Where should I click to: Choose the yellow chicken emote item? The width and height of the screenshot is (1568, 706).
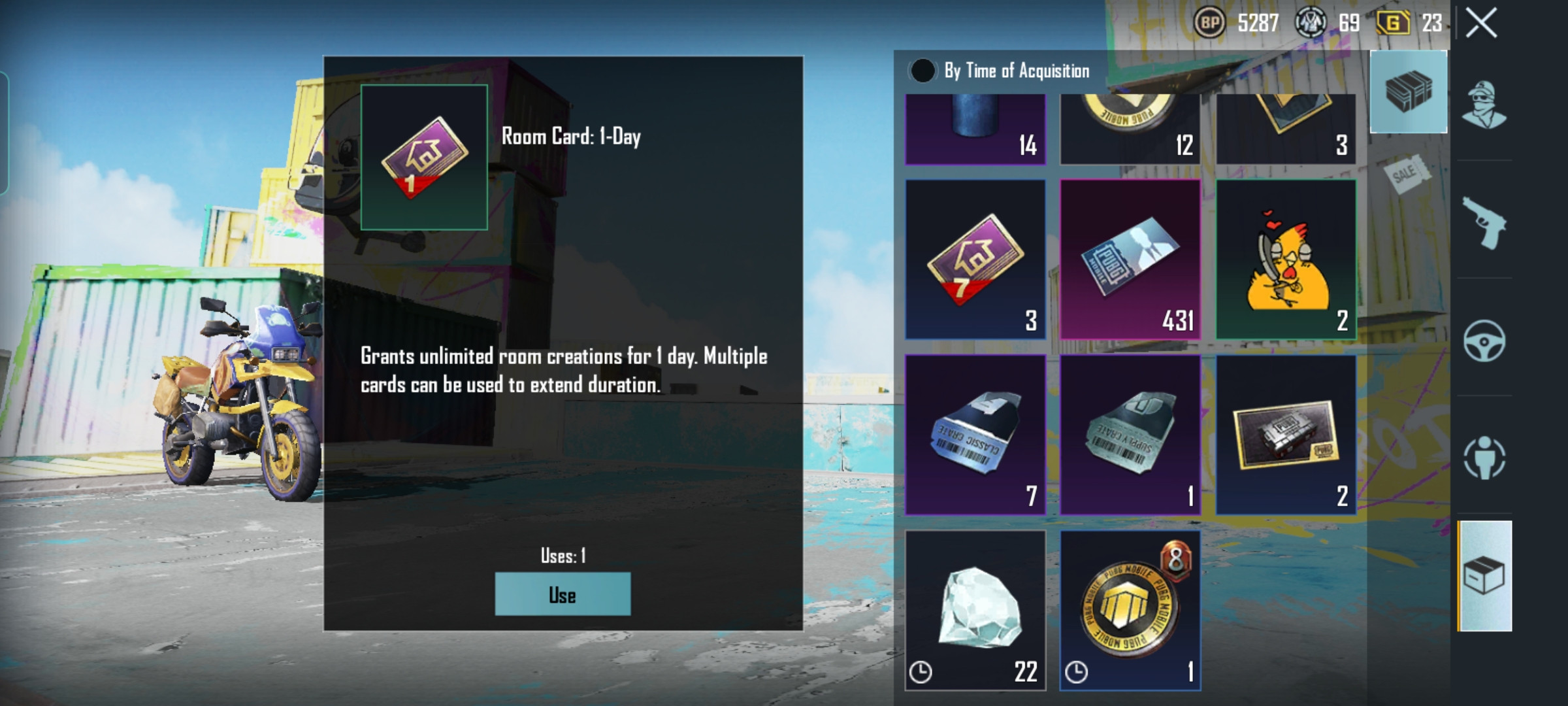(x=1286, y=260)
